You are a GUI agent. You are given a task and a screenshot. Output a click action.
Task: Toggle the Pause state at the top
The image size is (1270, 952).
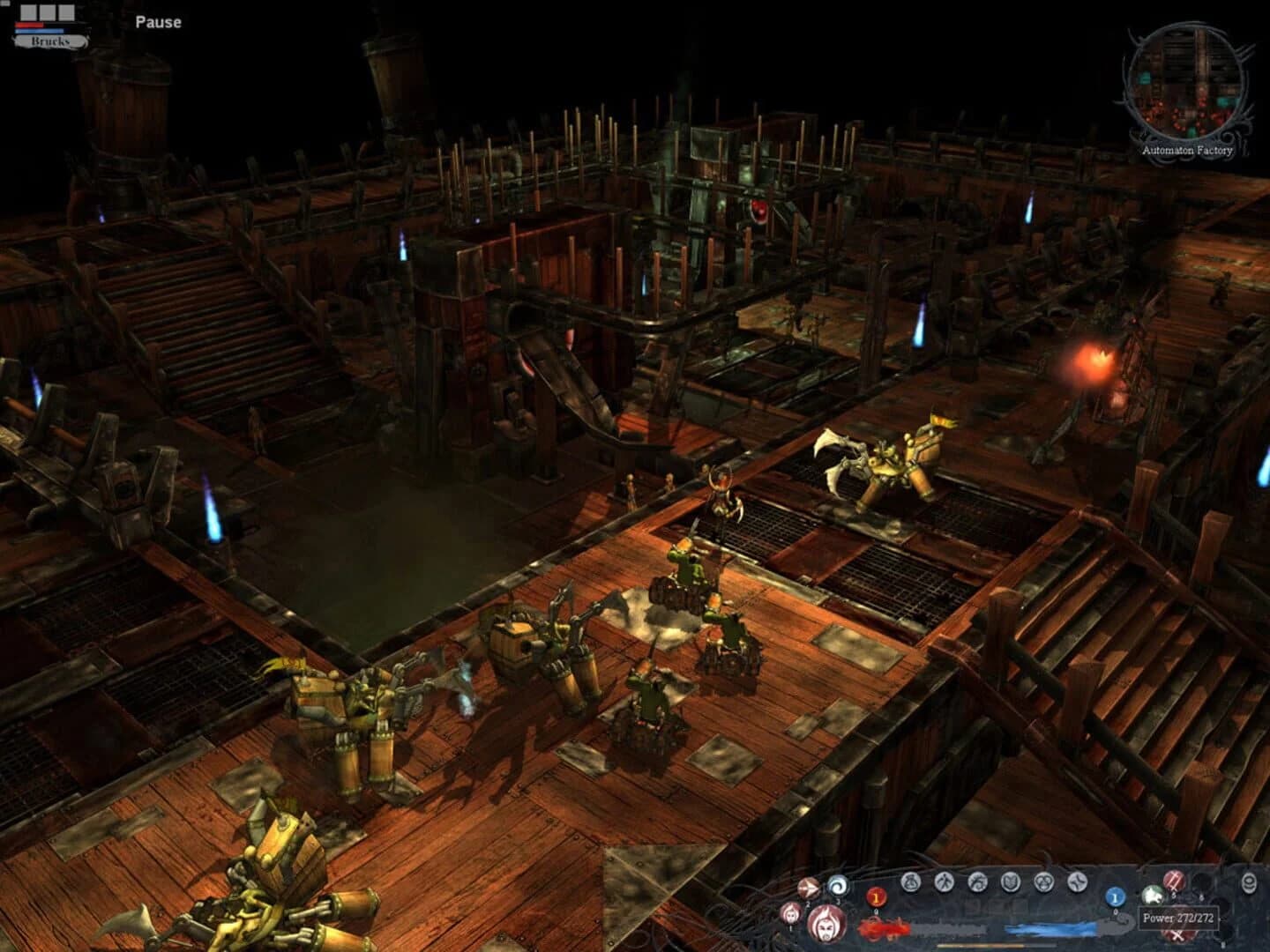click(x=157, y=23)
